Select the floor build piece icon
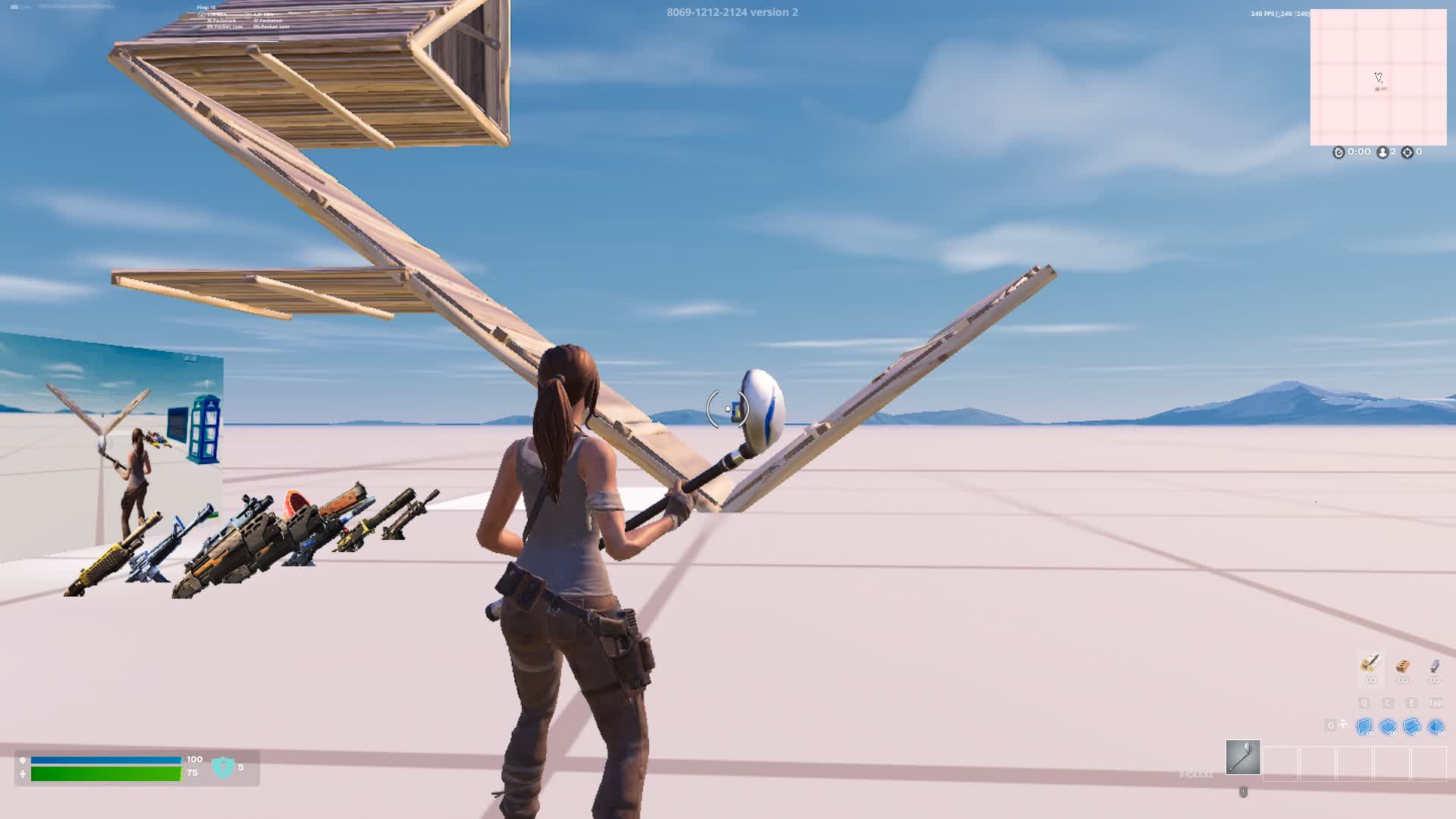This screenshot has width=1456, height=819. click(x=1387, y=726)
